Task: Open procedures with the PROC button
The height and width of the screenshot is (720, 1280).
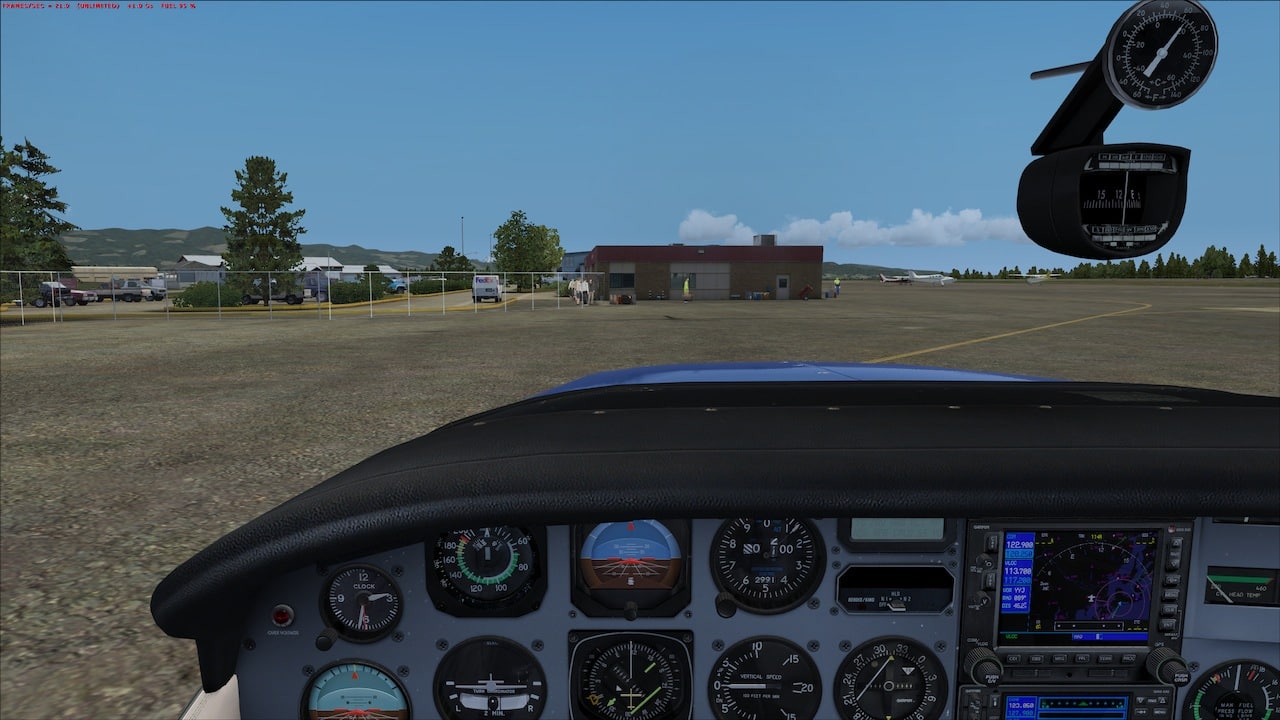Action: pyautogui.click(x=1128, y=658)
